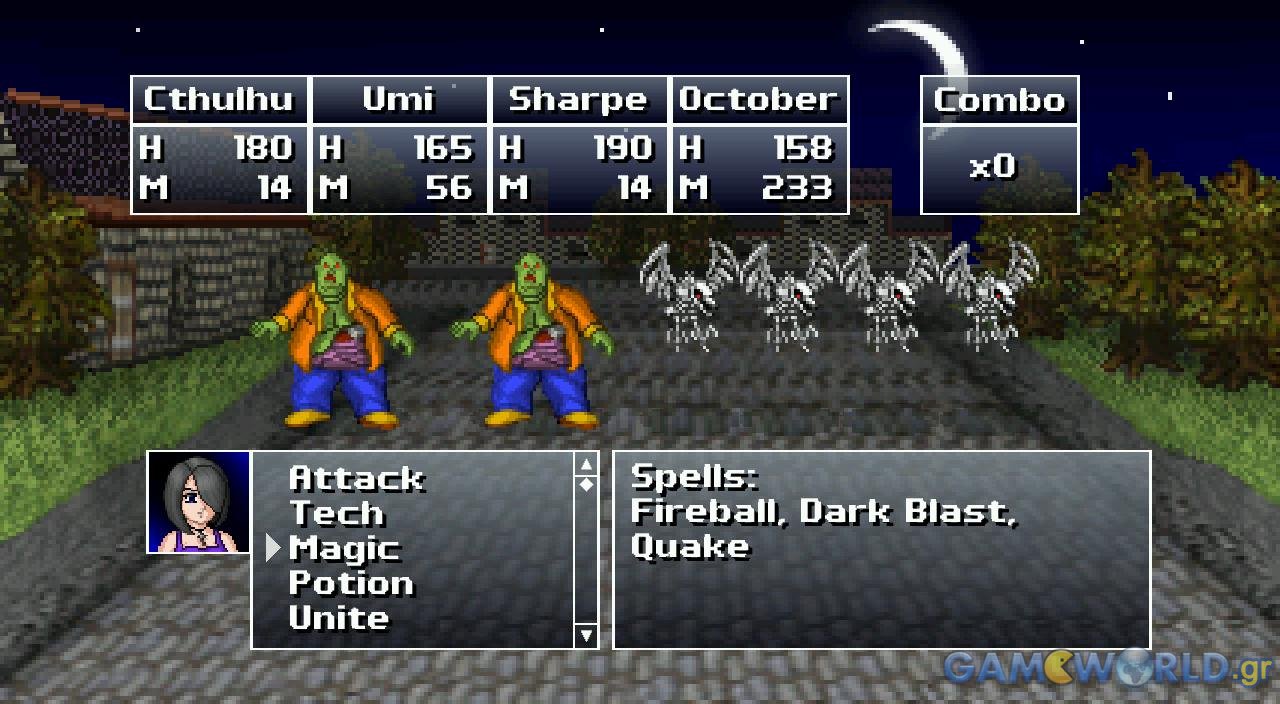Image resolution: width=1280 pixels, height=704 pixels.
Task: Open the Magic spell list
Action: click(344, 549)
